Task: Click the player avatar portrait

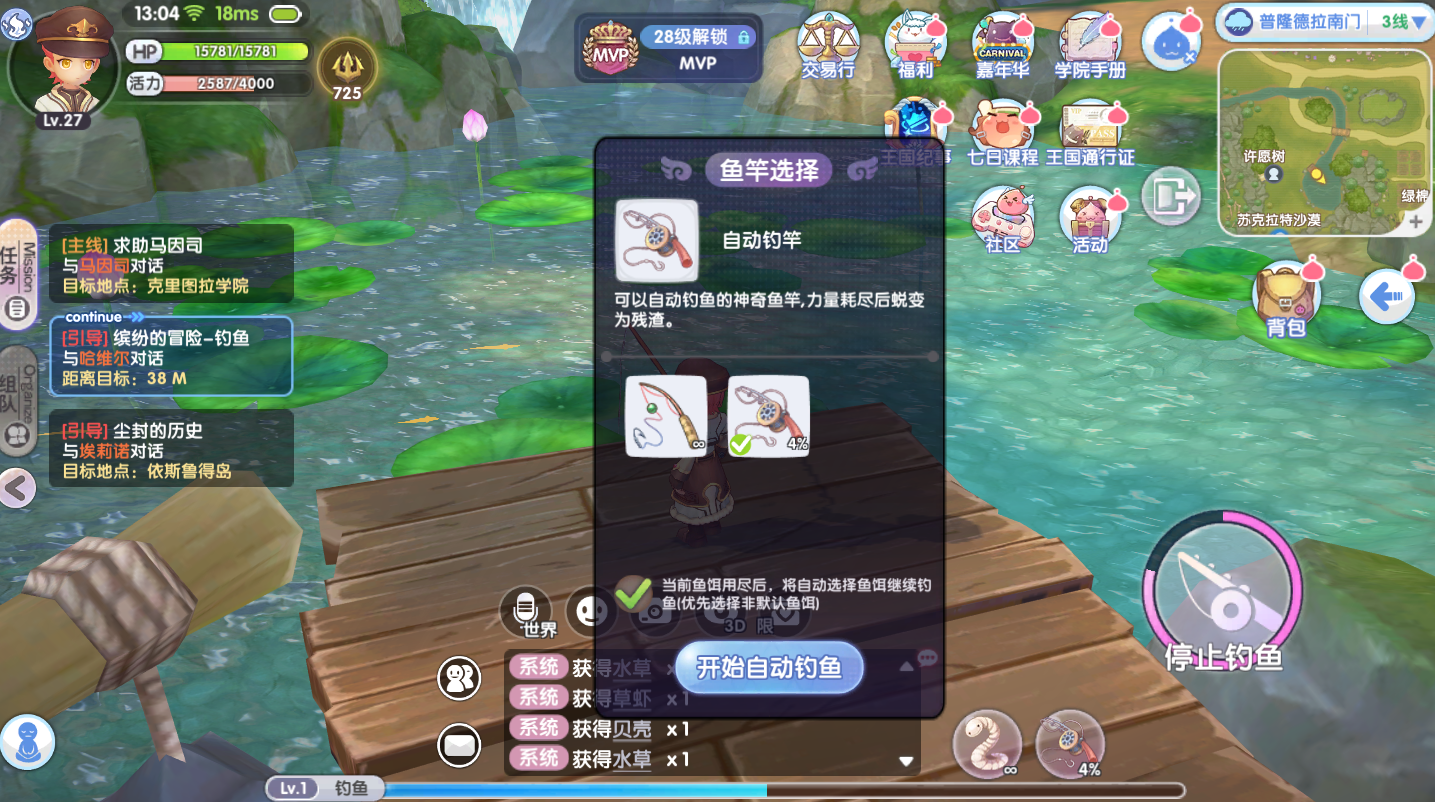Action: click(x=65, y=65)
